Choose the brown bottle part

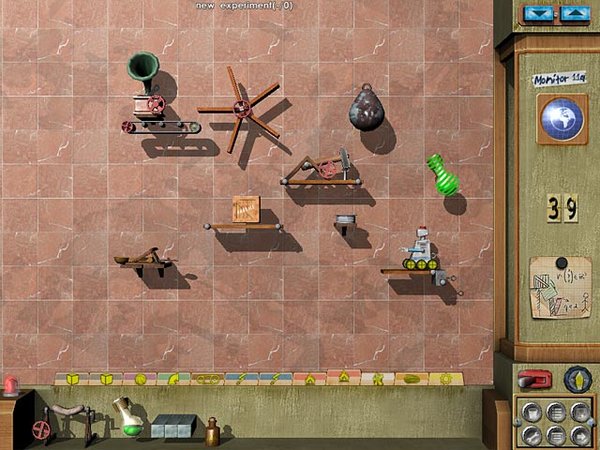[213, 431]
